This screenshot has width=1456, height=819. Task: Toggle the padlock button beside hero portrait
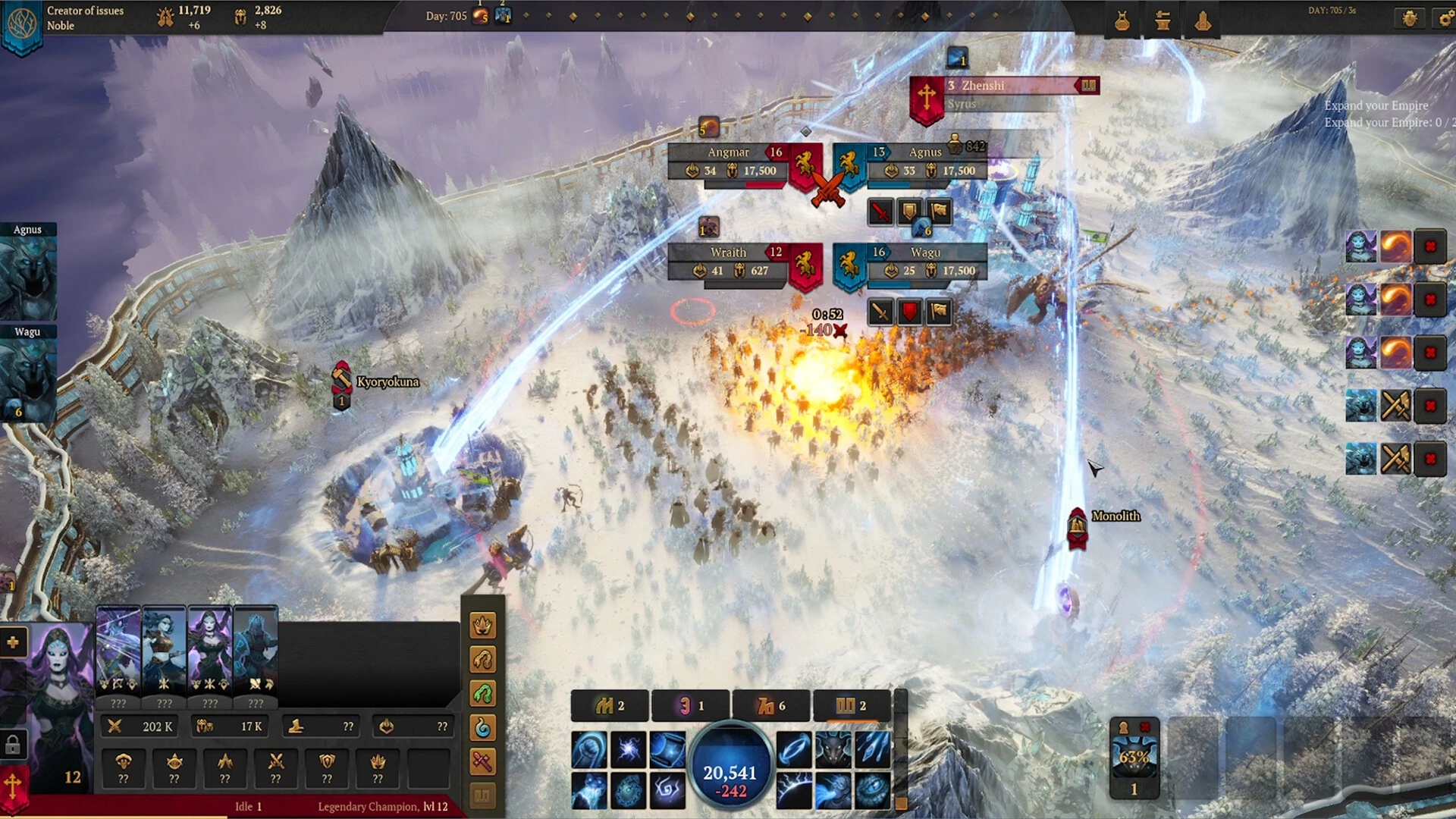[x=13, y=745]
